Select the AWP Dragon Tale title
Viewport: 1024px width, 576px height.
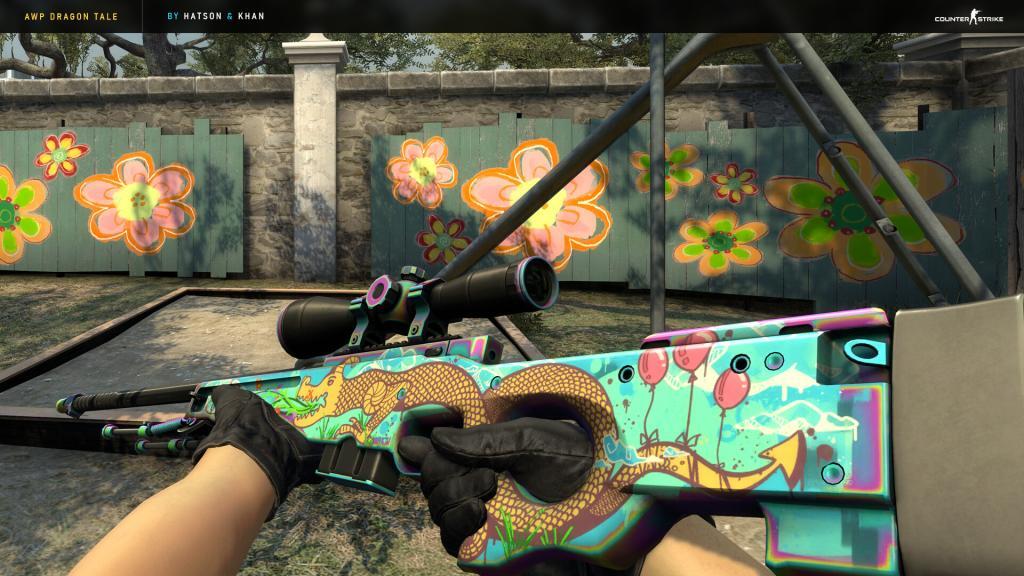click(x=62, y=18)
